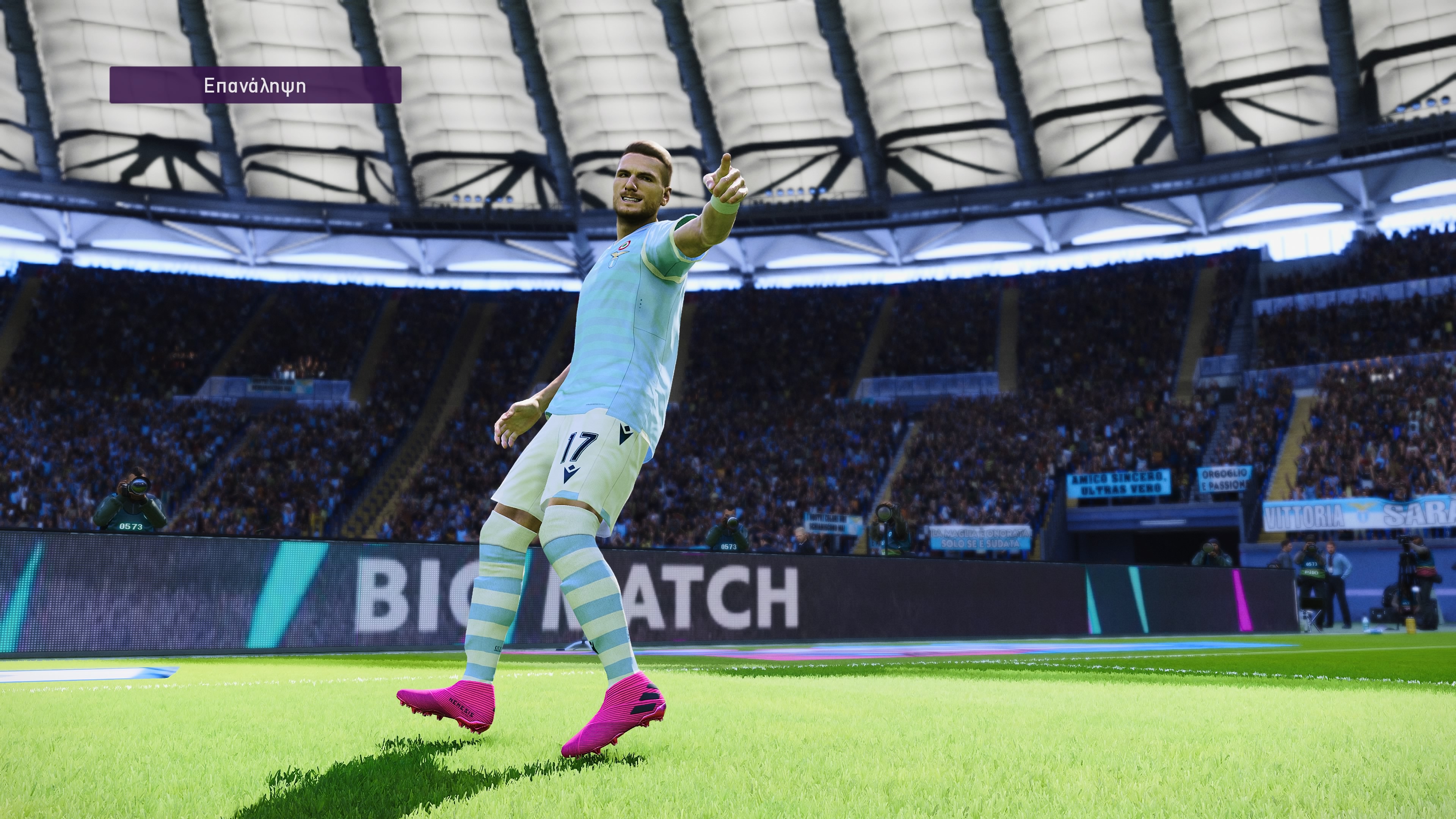Click the Επανάληψη replay banner
Viewport: 1456px width, 819px height.
(255, 85)
